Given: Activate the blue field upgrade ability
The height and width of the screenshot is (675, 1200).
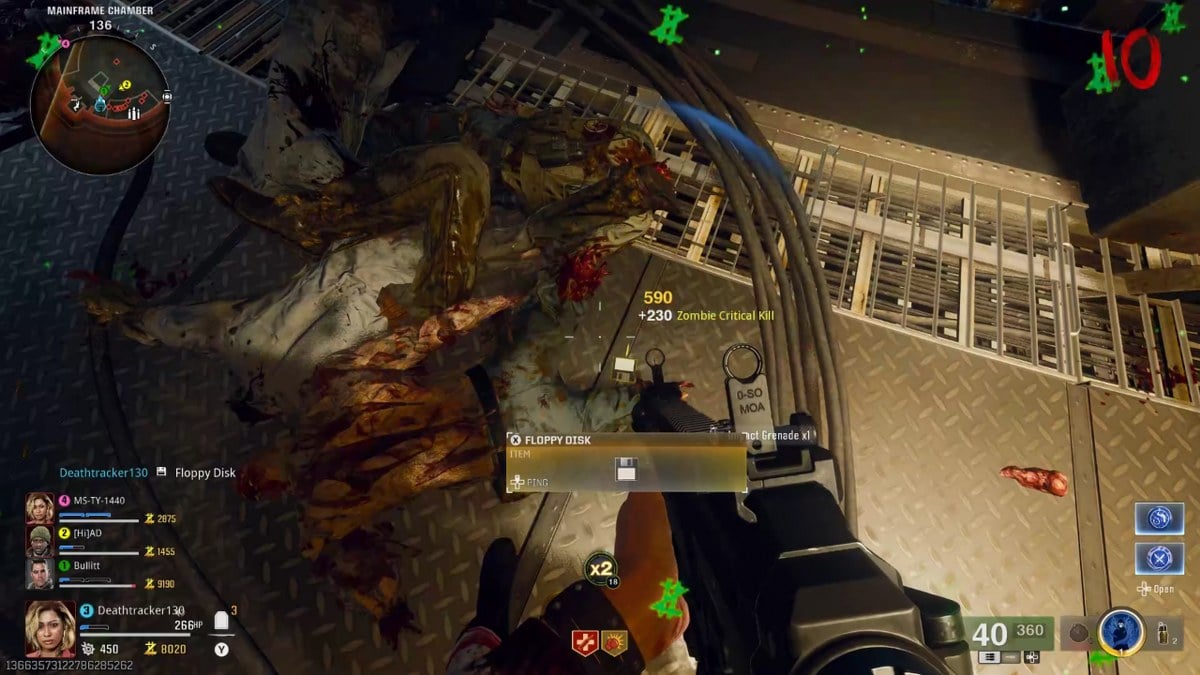Looking at the screenshot, I should tap(1121, 632).
